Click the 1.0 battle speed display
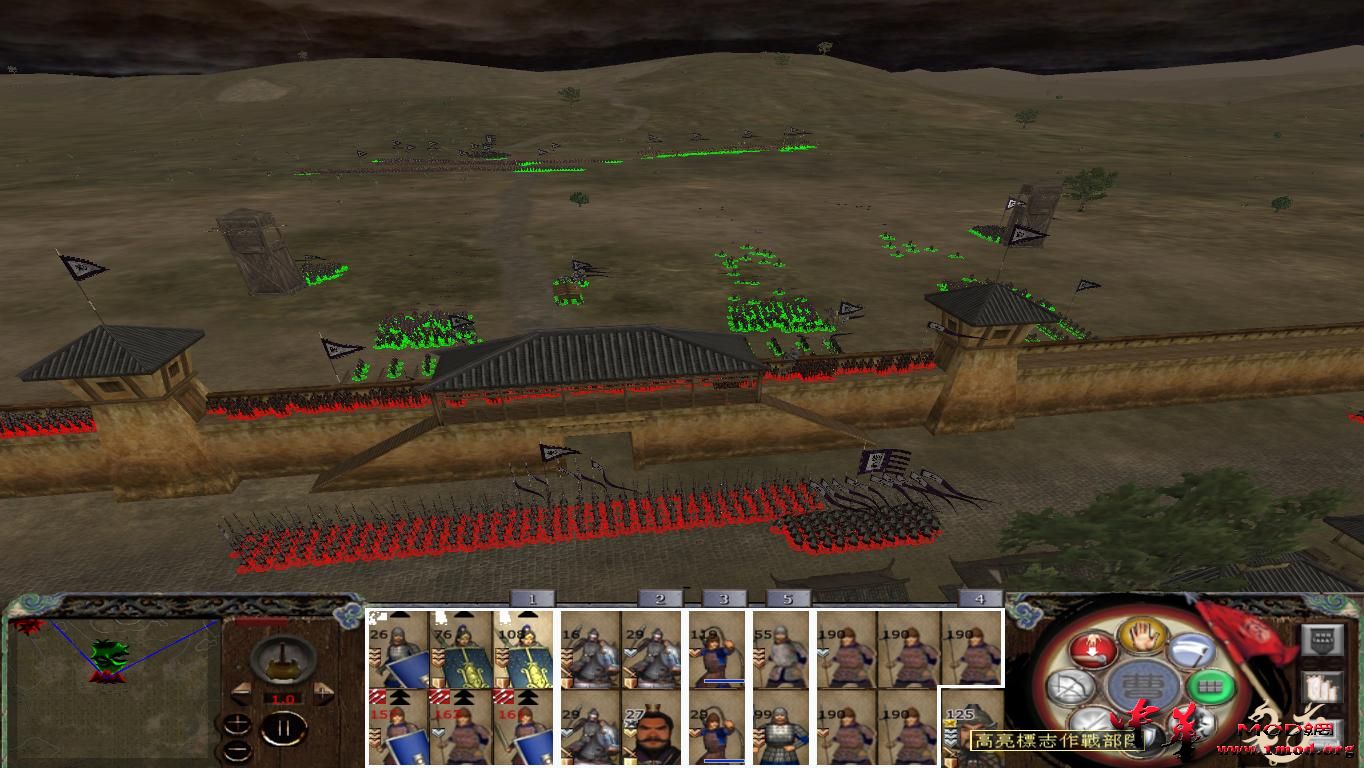The image size is (1364, 768). pos(282,698)
